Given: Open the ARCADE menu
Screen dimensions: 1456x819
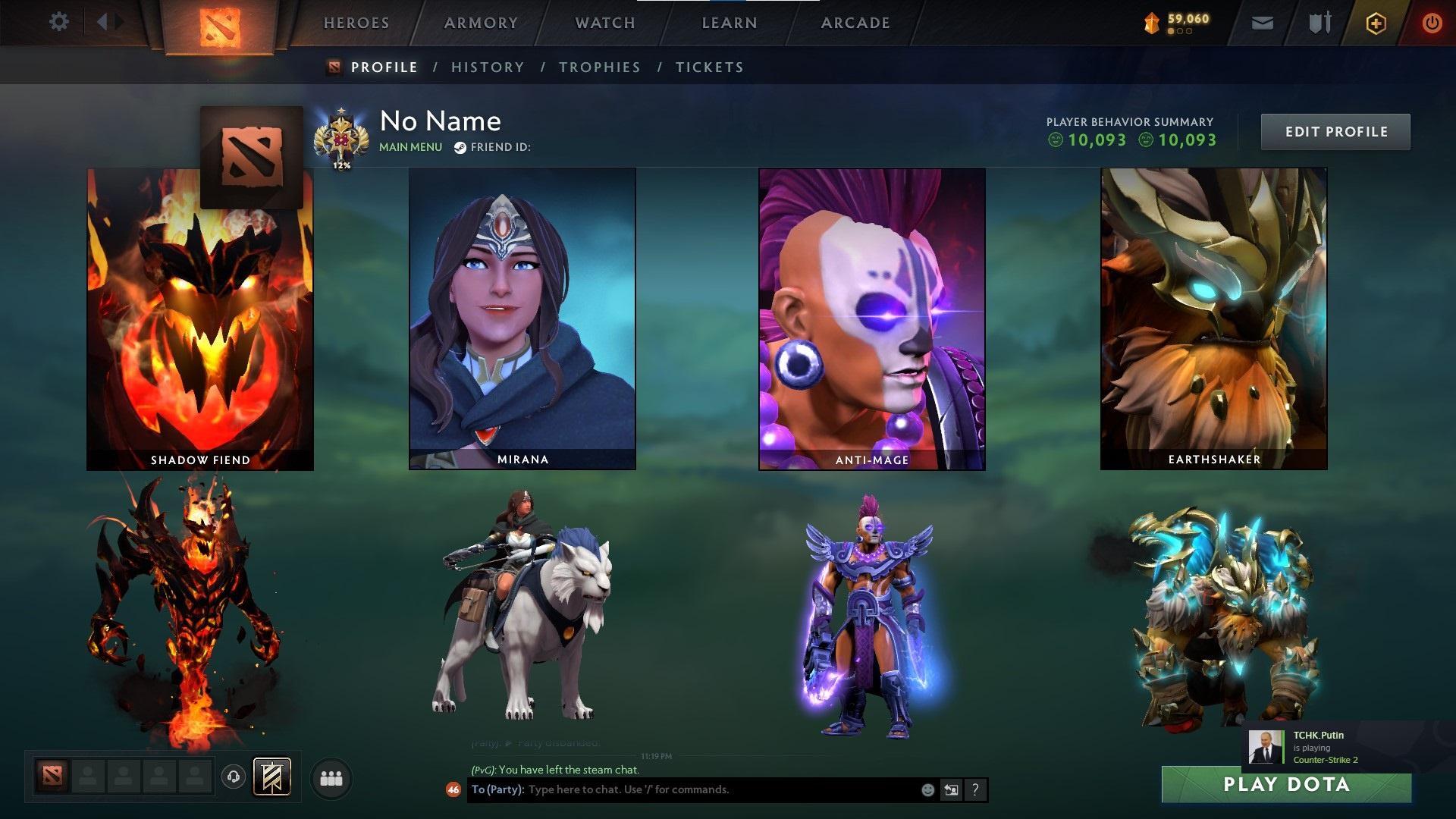Looking at the screenshot, I should [855, 23].
